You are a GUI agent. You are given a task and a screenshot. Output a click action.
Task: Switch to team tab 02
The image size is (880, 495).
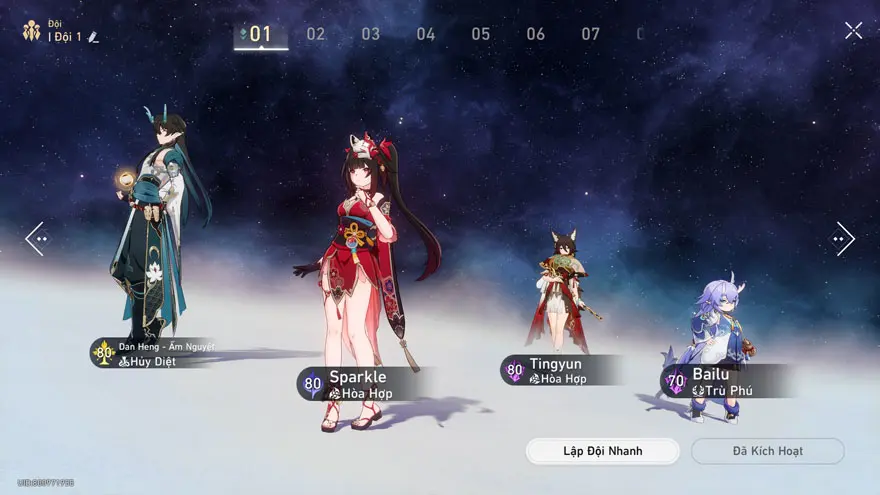pos(316,34)
